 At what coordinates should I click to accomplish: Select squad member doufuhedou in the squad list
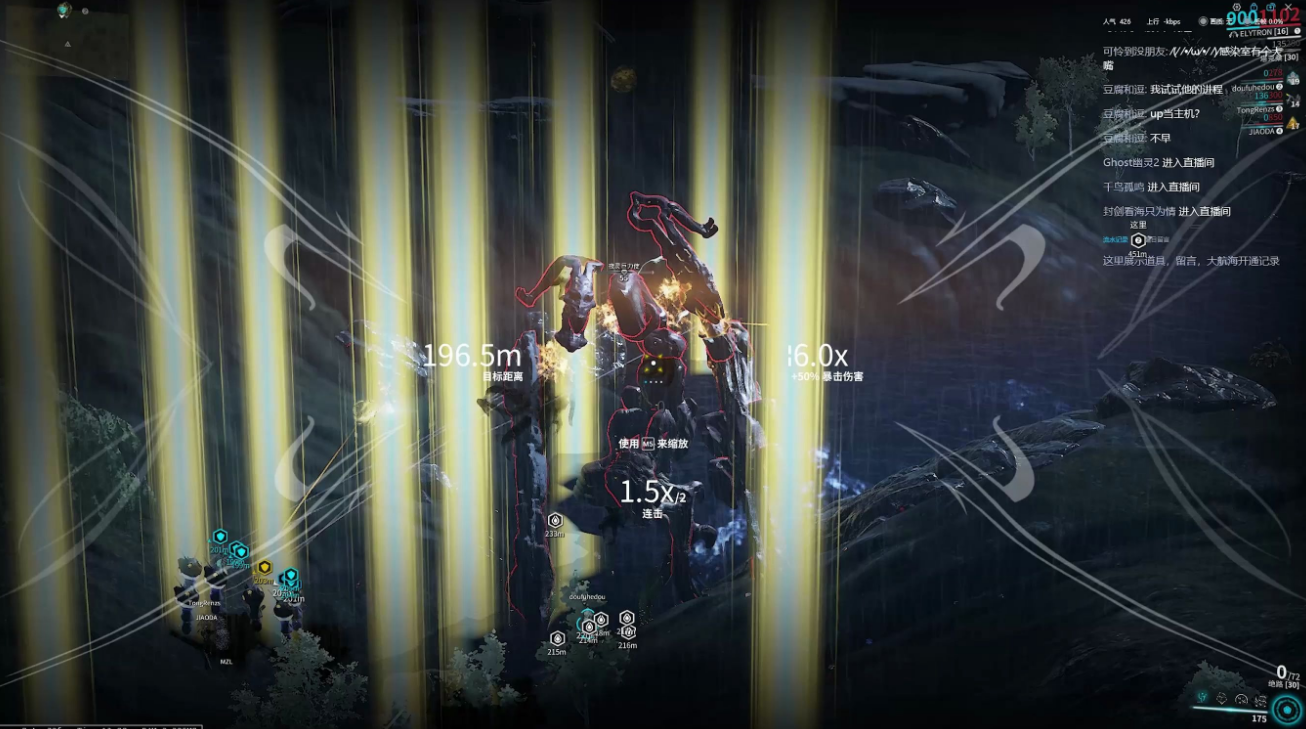(x=1254, y=88)
